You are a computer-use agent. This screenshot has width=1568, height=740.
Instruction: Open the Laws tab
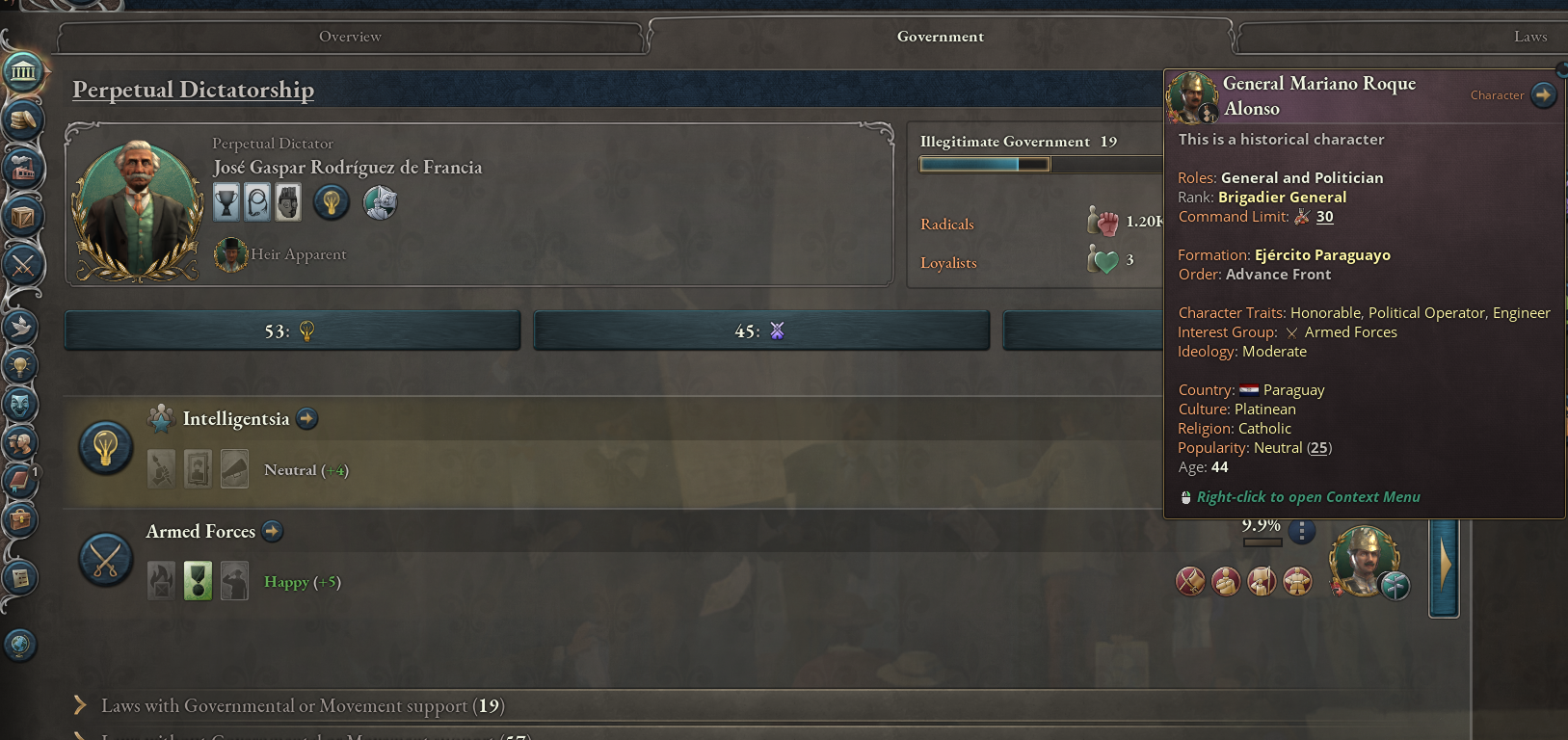(x=1532, y=37)
